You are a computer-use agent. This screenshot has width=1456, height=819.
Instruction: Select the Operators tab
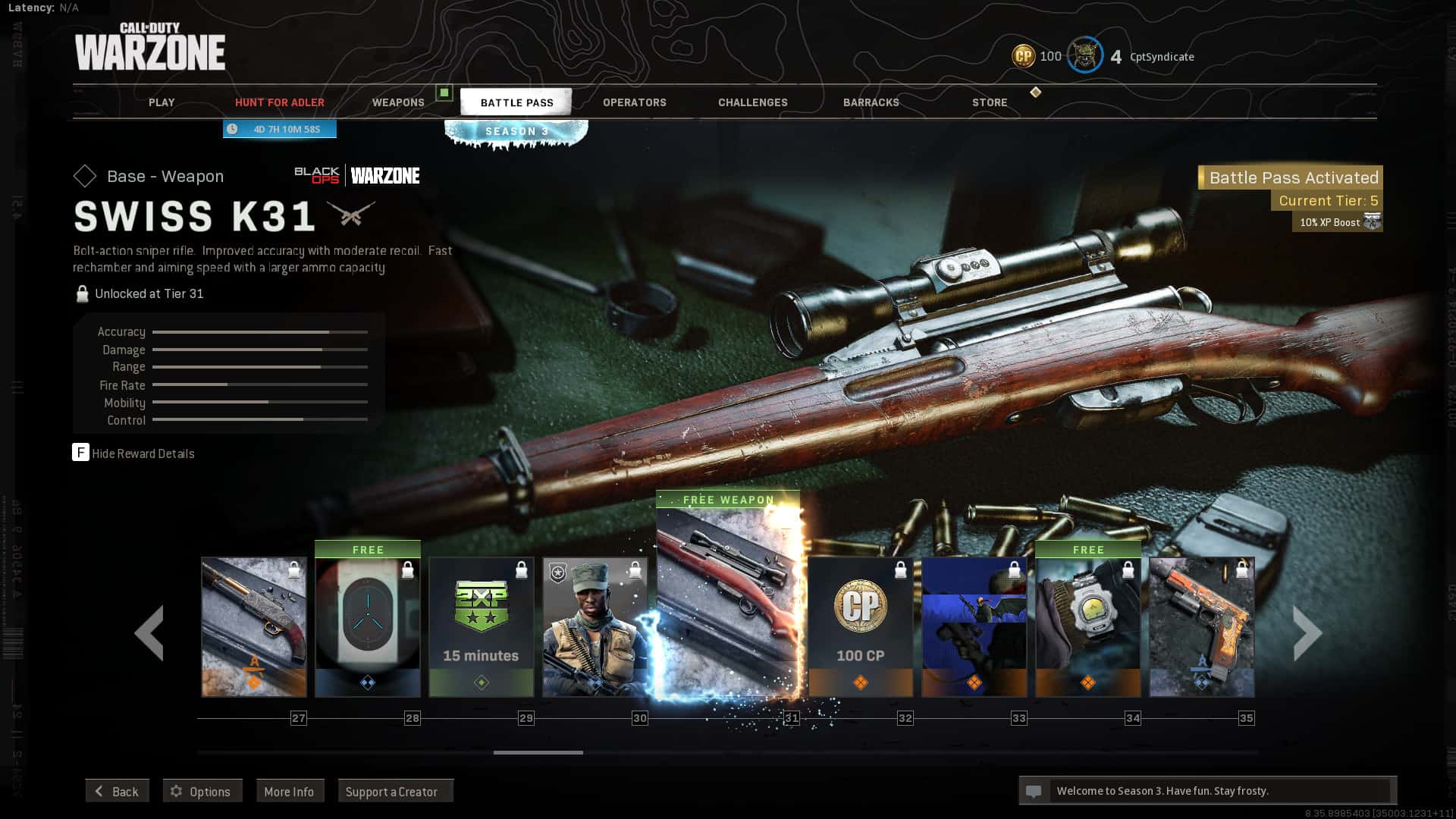point(635,102)
